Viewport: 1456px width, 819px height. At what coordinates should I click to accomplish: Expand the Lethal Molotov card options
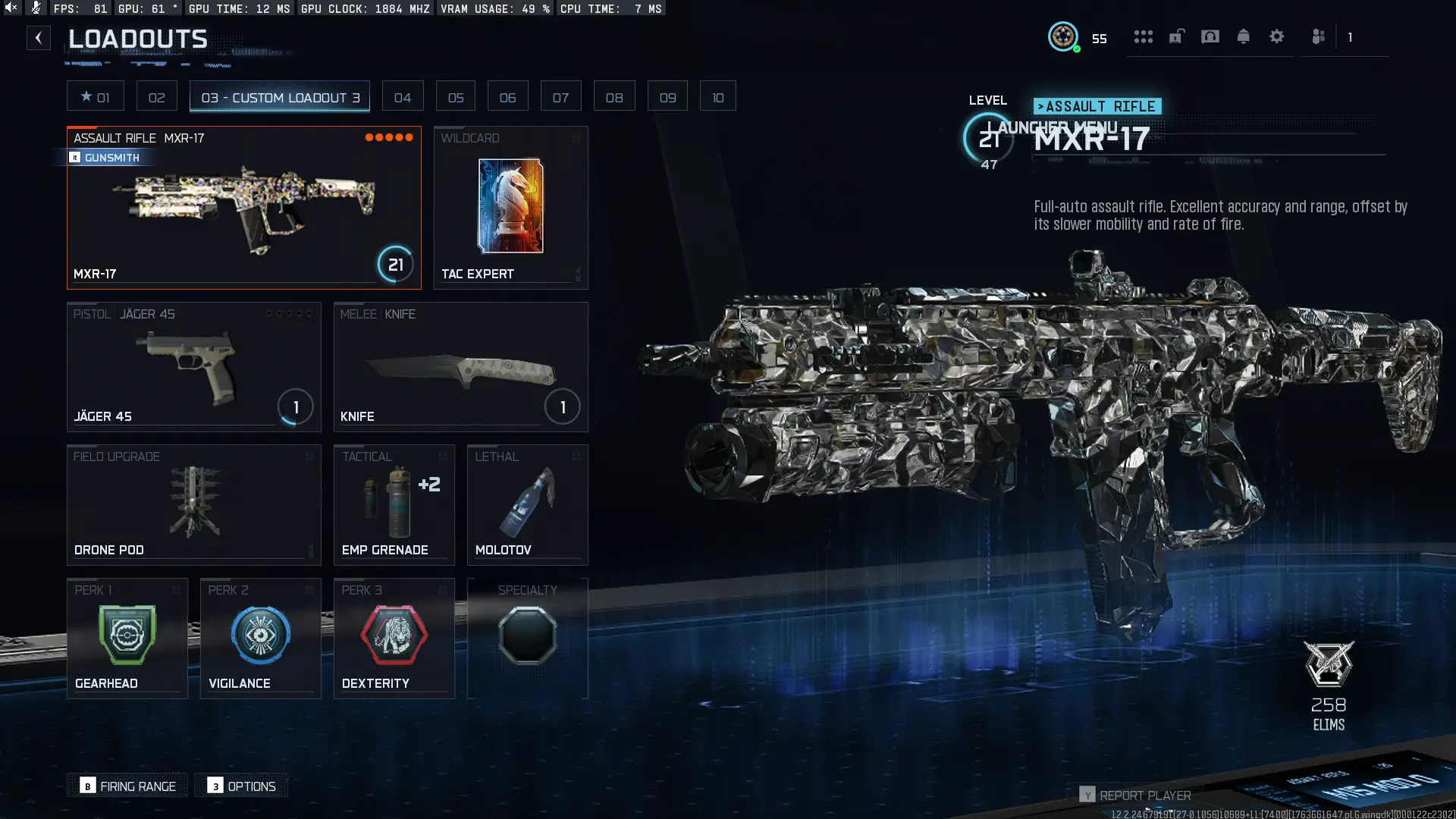tap(576, 457)
